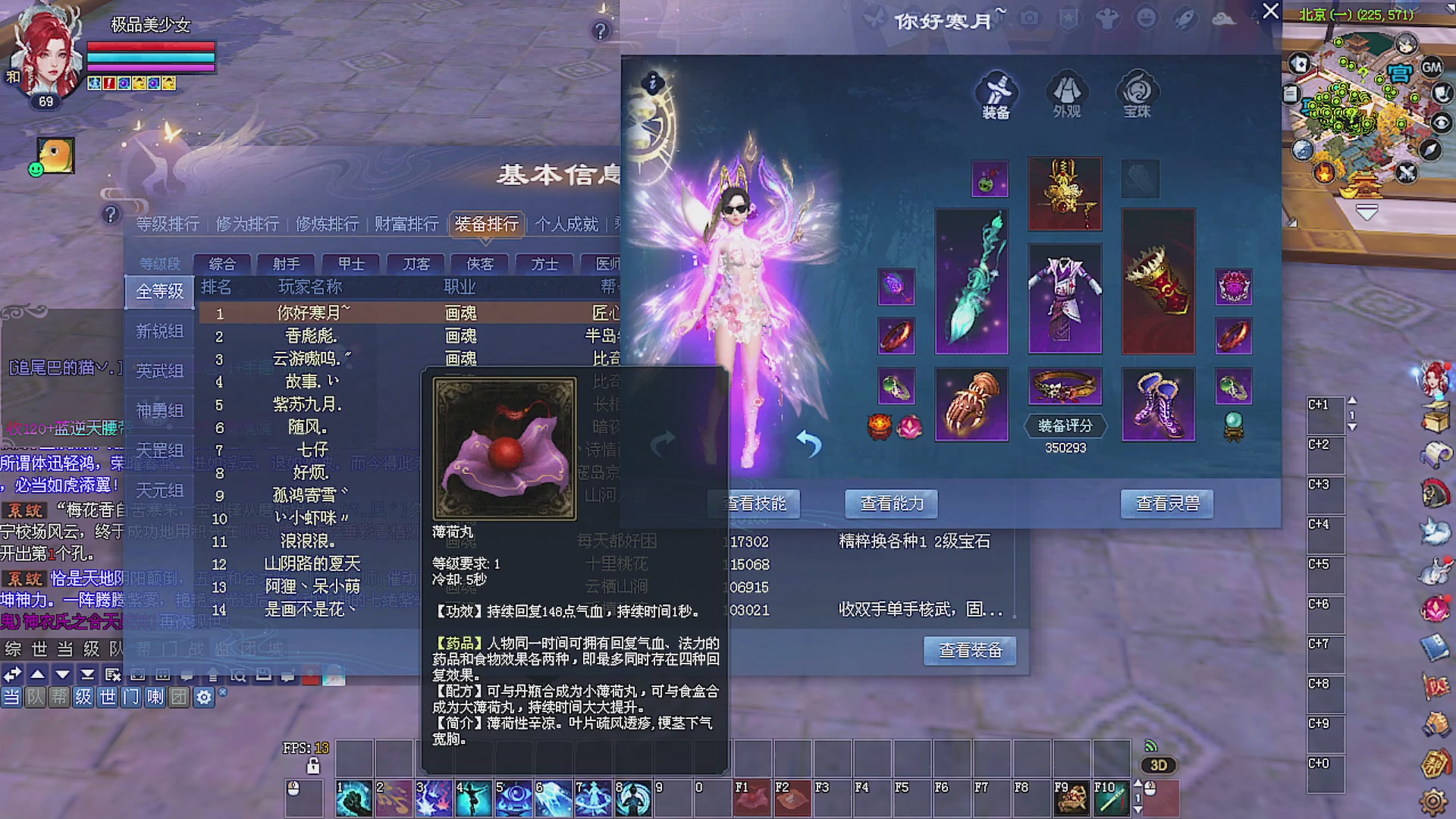The height and width of the screenshot is (819, 1456).
Task: Collapse chat with the down triangle arrow
Action: [x=62, y=675]
